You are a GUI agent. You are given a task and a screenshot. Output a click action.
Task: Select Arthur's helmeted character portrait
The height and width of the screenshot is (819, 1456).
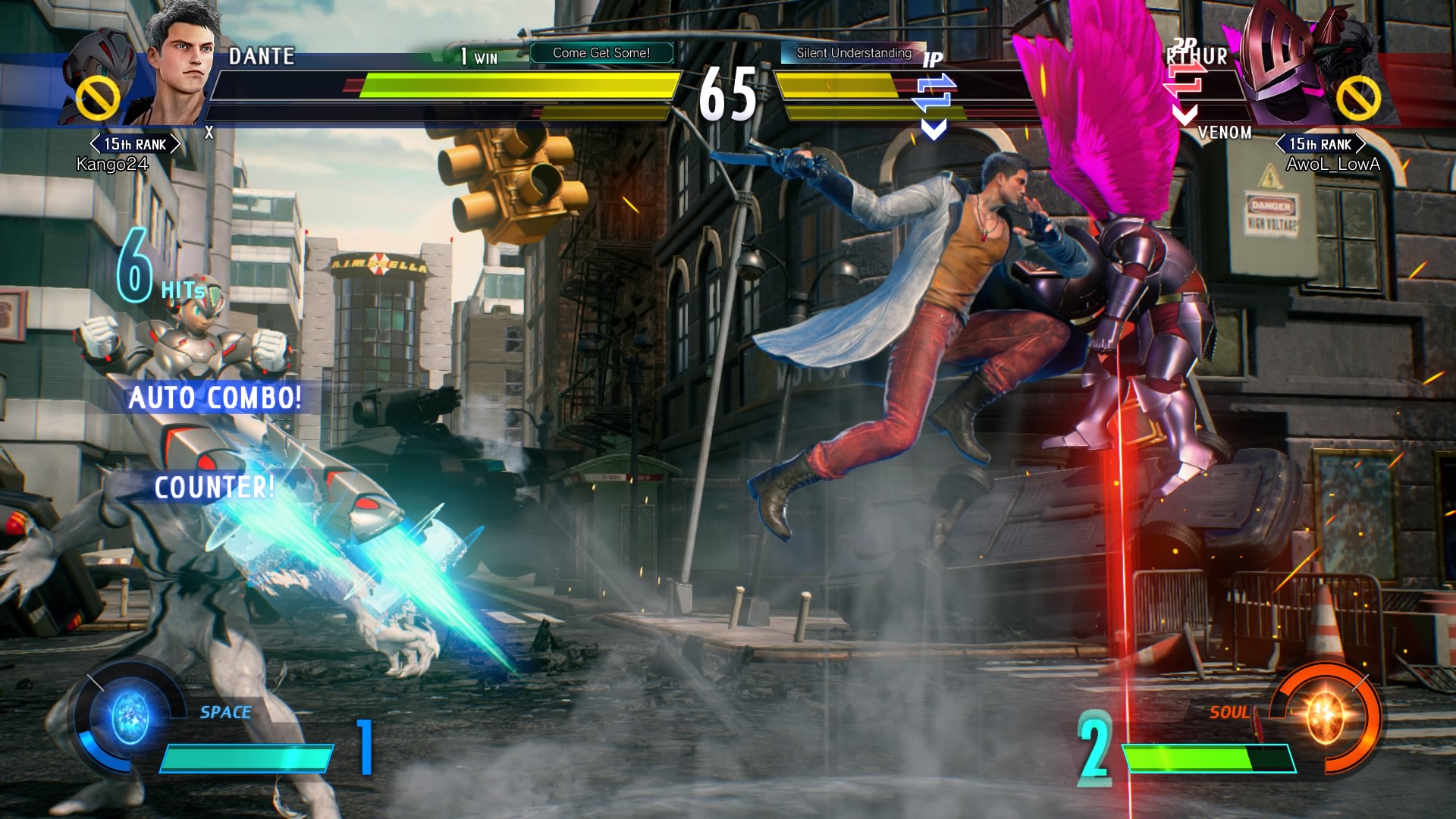click(1280, 64)
